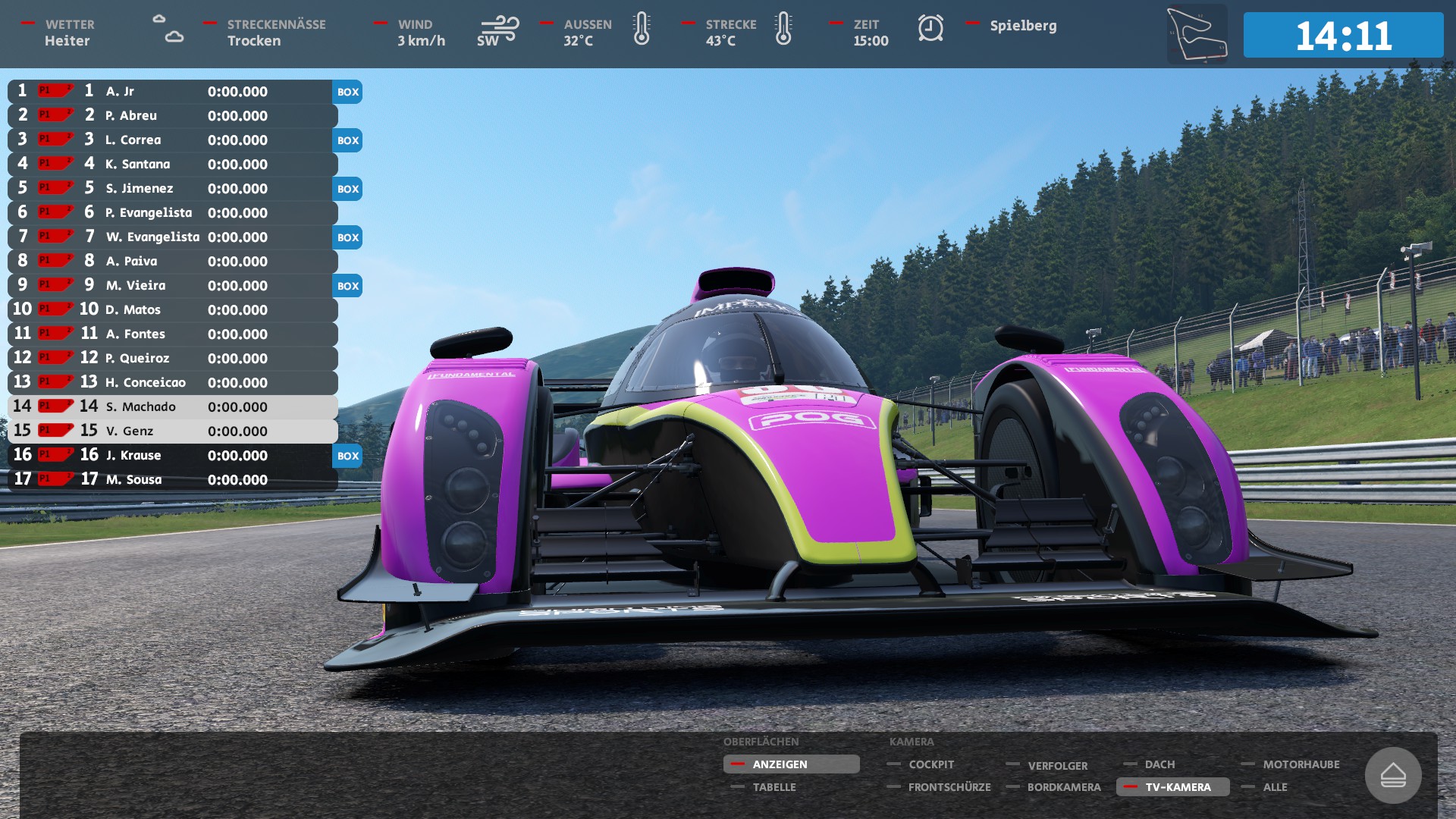The image size is (1456, 819).
Task: Select J. Krause's standings row
Action: (x=172, y=456)
